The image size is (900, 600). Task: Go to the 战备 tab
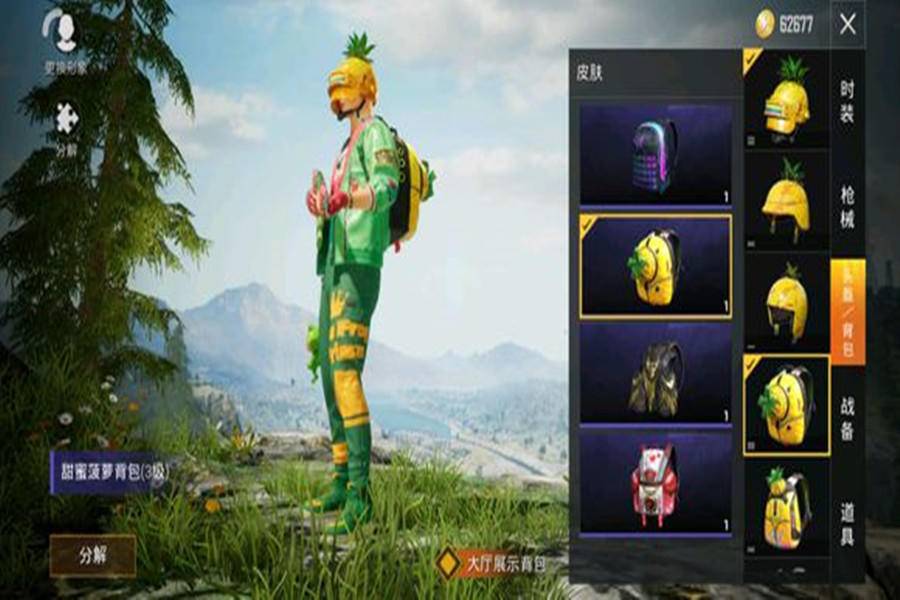(847, 416)
